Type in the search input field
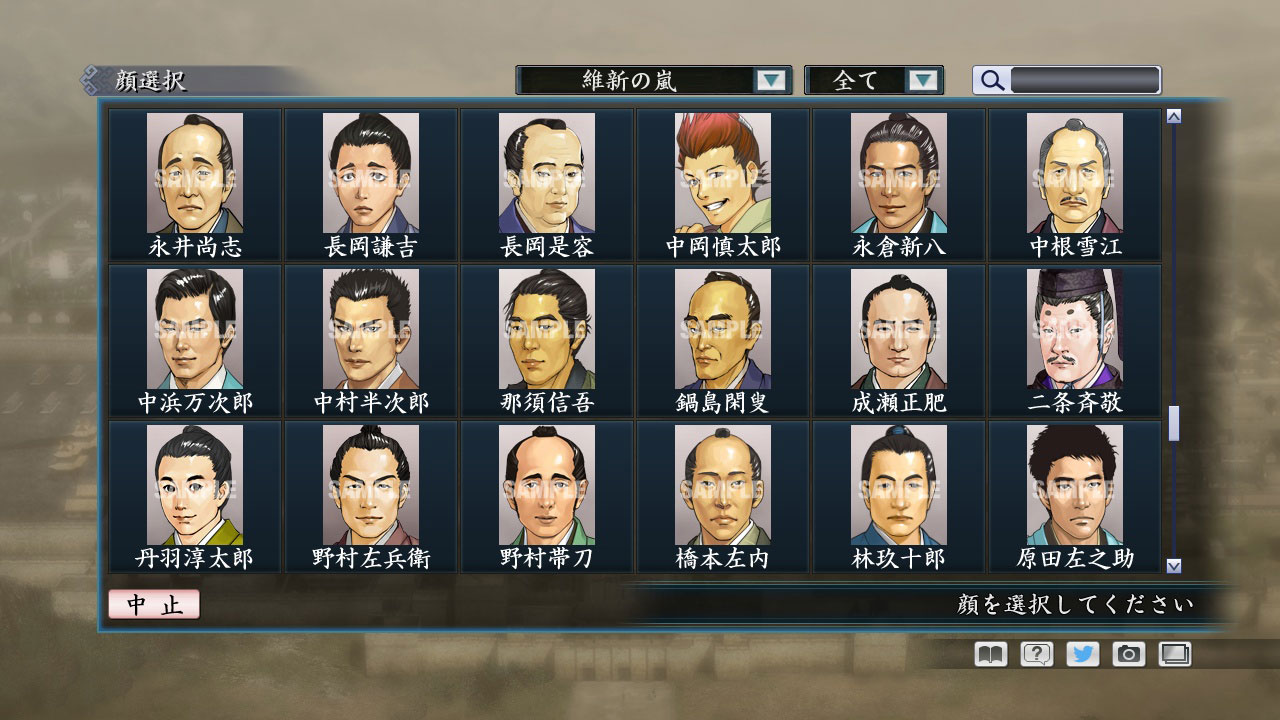 pos(1085,79)
